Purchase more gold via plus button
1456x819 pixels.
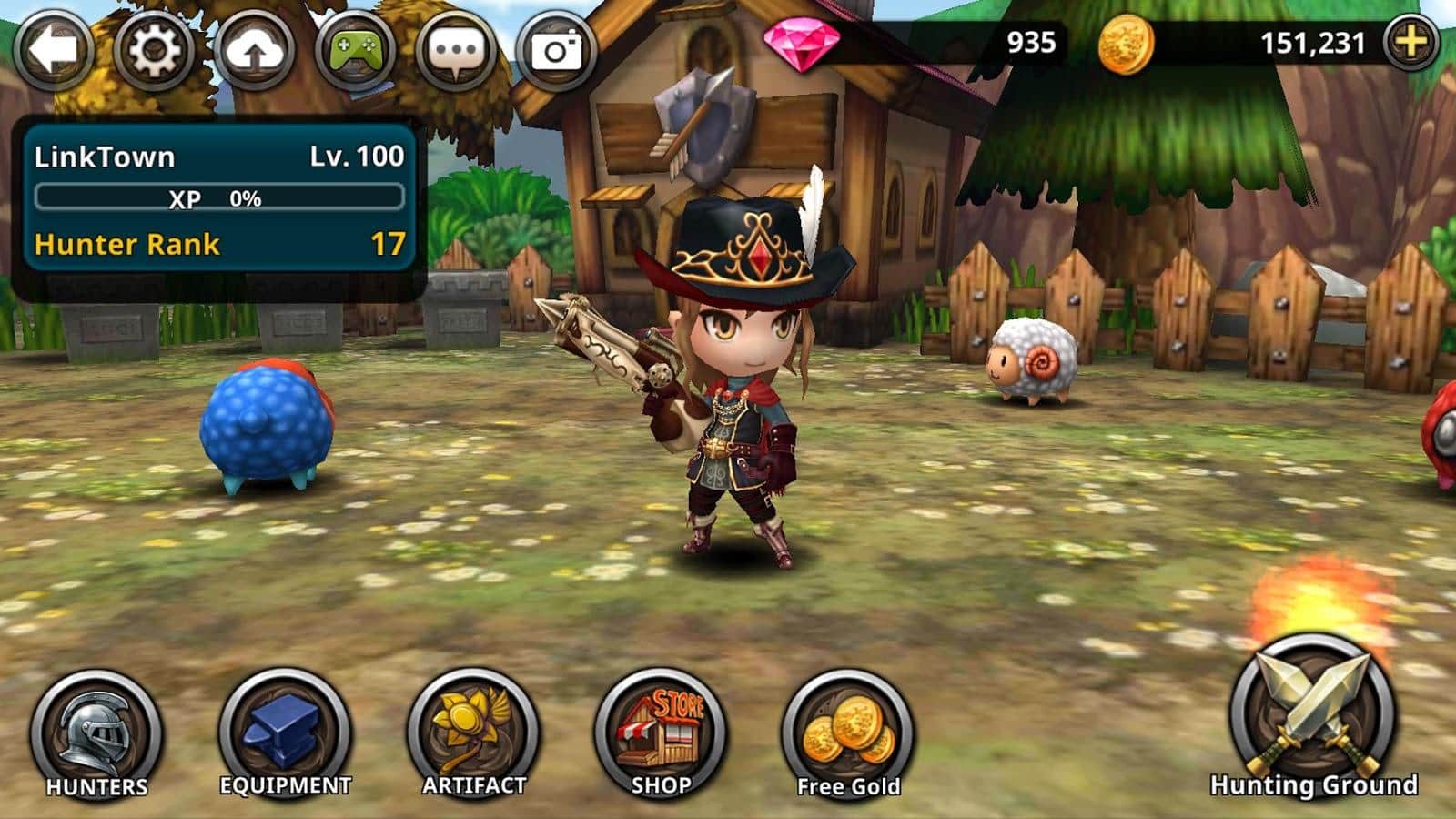coord(1412,42)
